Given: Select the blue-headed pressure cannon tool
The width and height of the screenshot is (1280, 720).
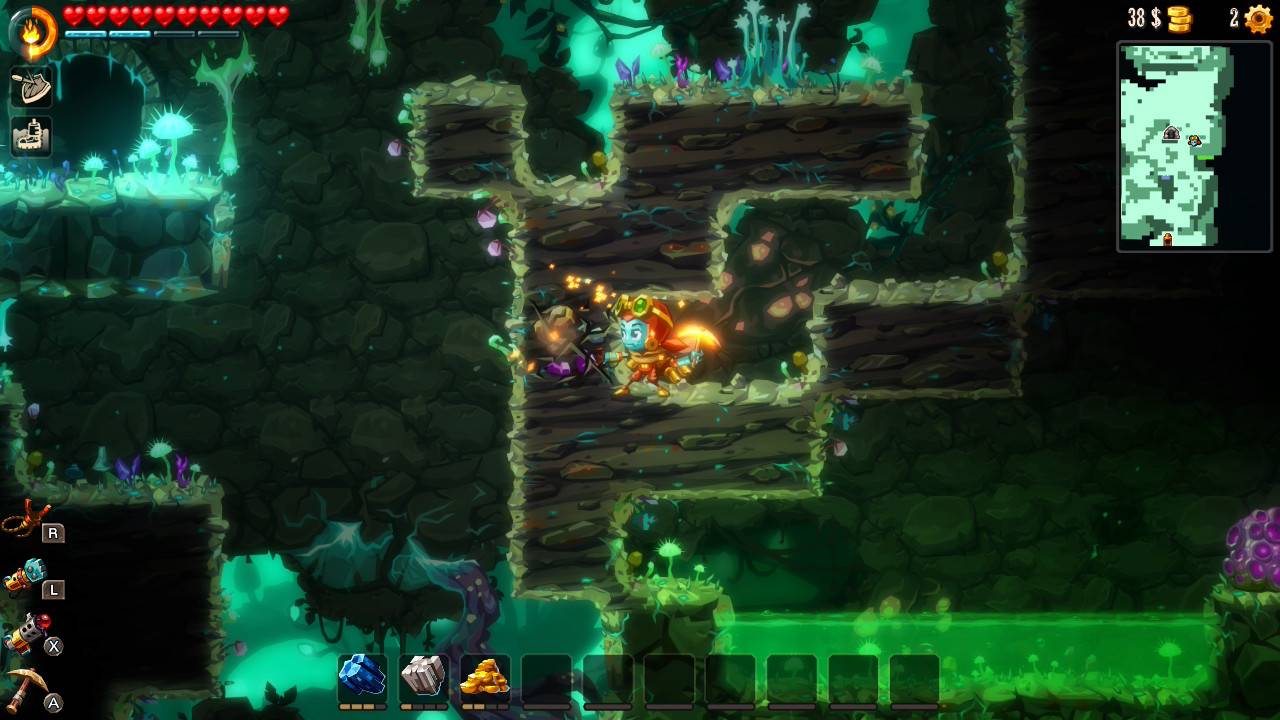Looking at the screenshot, I should (26, 576).
